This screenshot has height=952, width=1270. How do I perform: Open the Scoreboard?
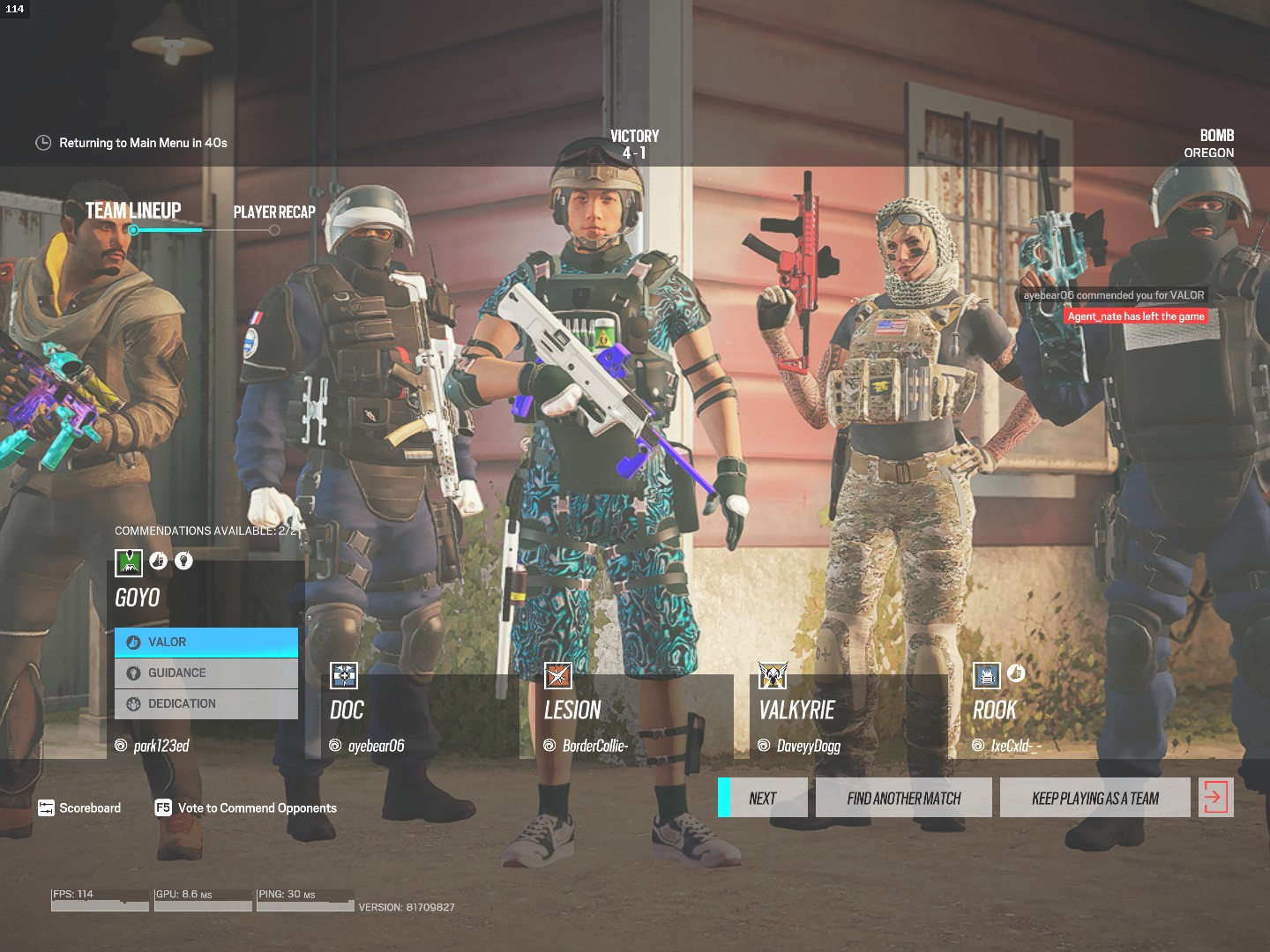pos(79,808)
